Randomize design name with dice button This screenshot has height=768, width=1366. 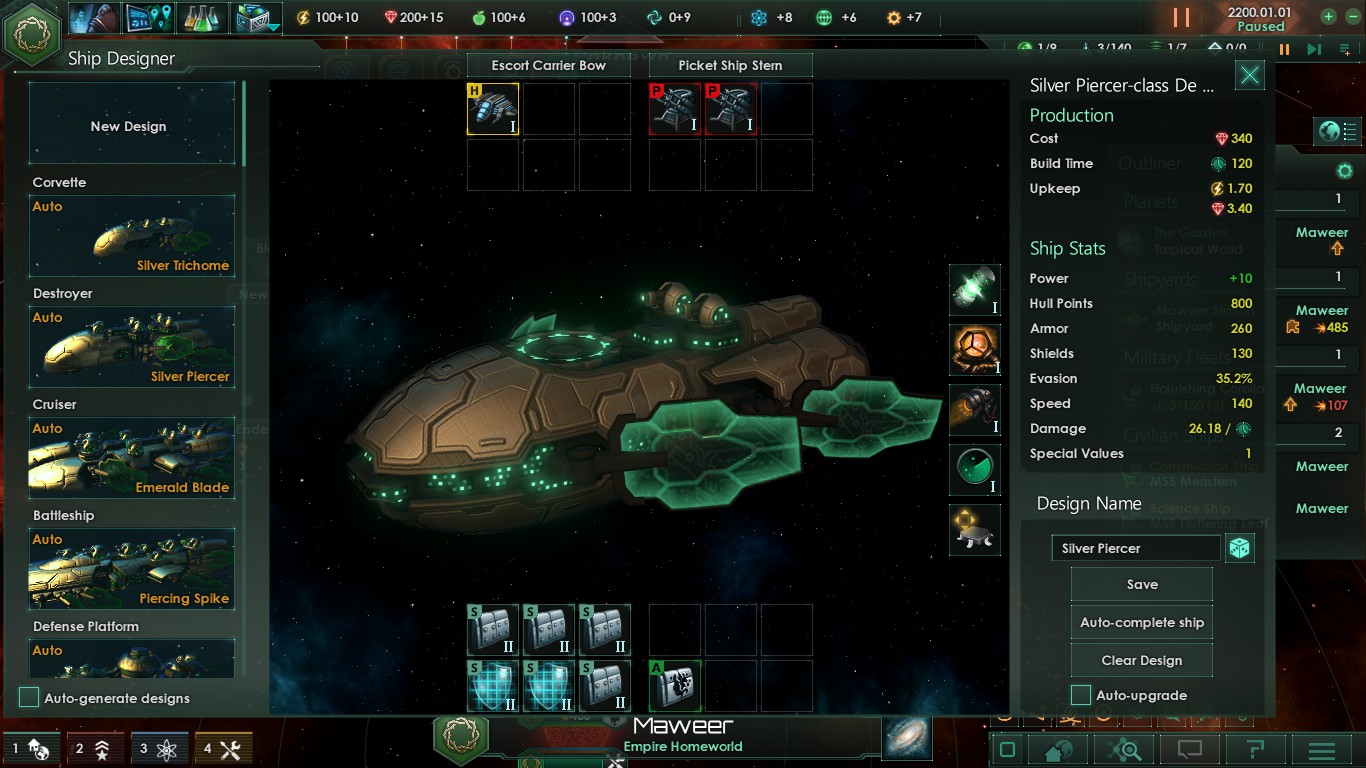(1239, 548)
